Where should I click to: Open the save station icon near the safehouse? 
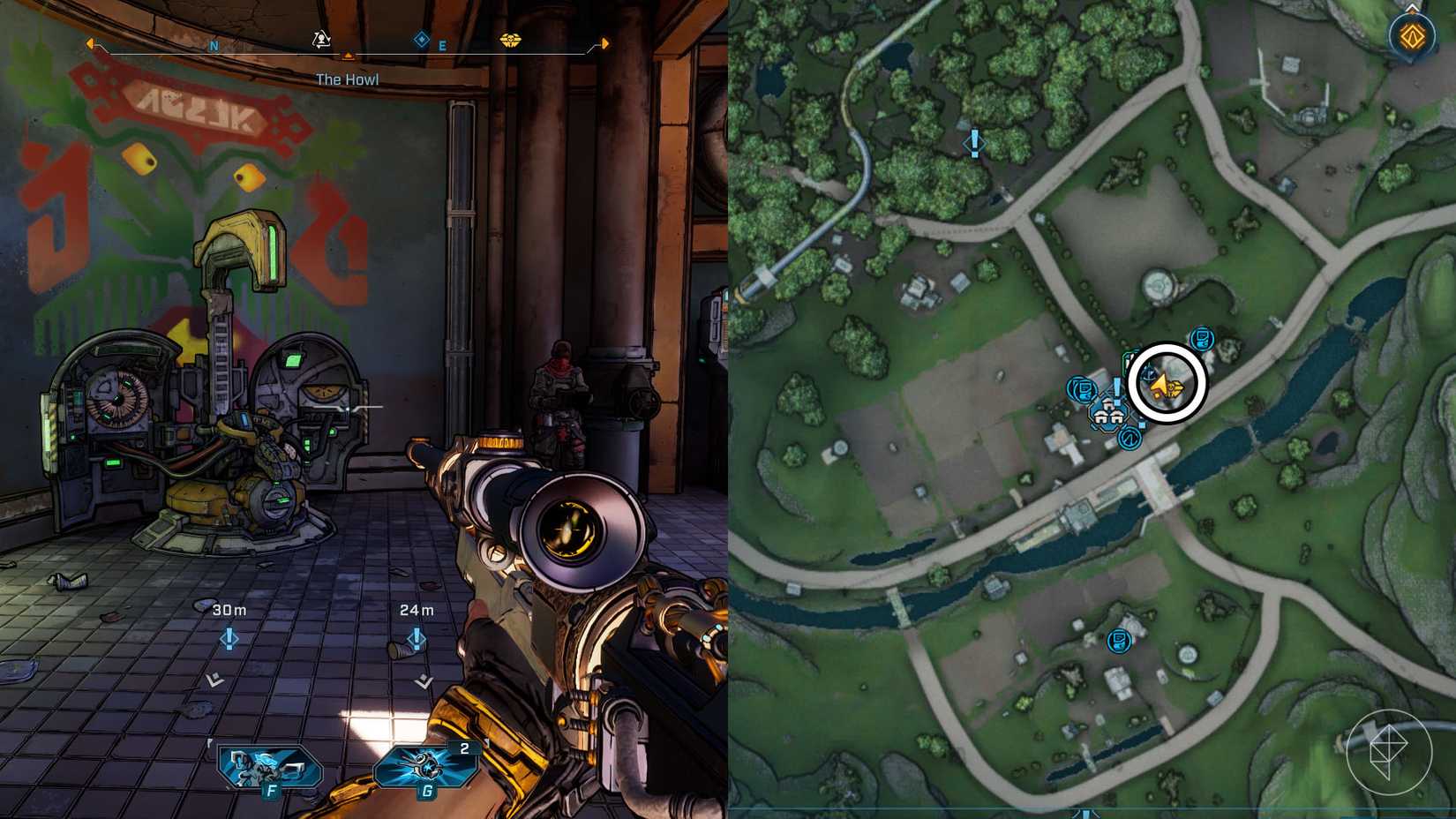pos(1082,388)
